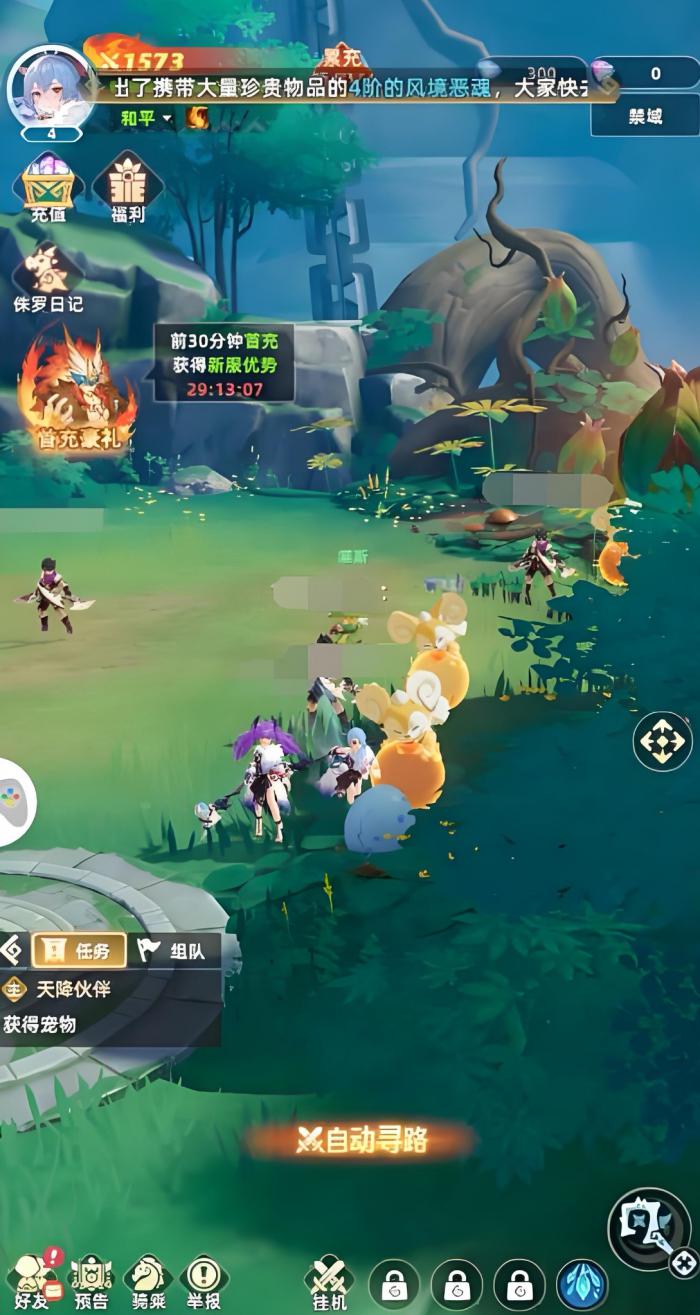Switch to the 组队 team tab
This screenshot has height=1315, width=700.
point(171,950)
